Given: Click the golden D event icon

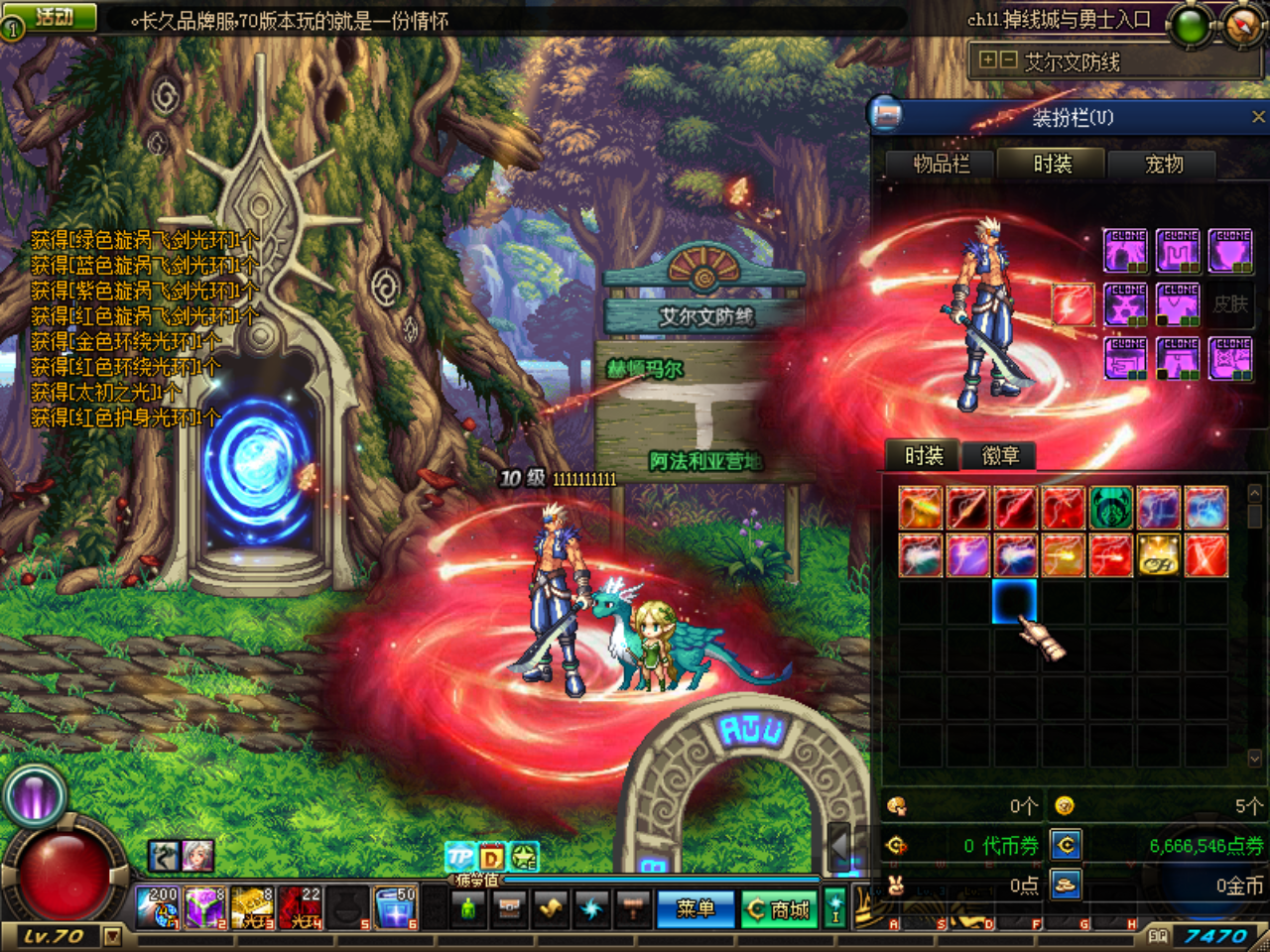Looking at the screenshot, I should [491, 856].
